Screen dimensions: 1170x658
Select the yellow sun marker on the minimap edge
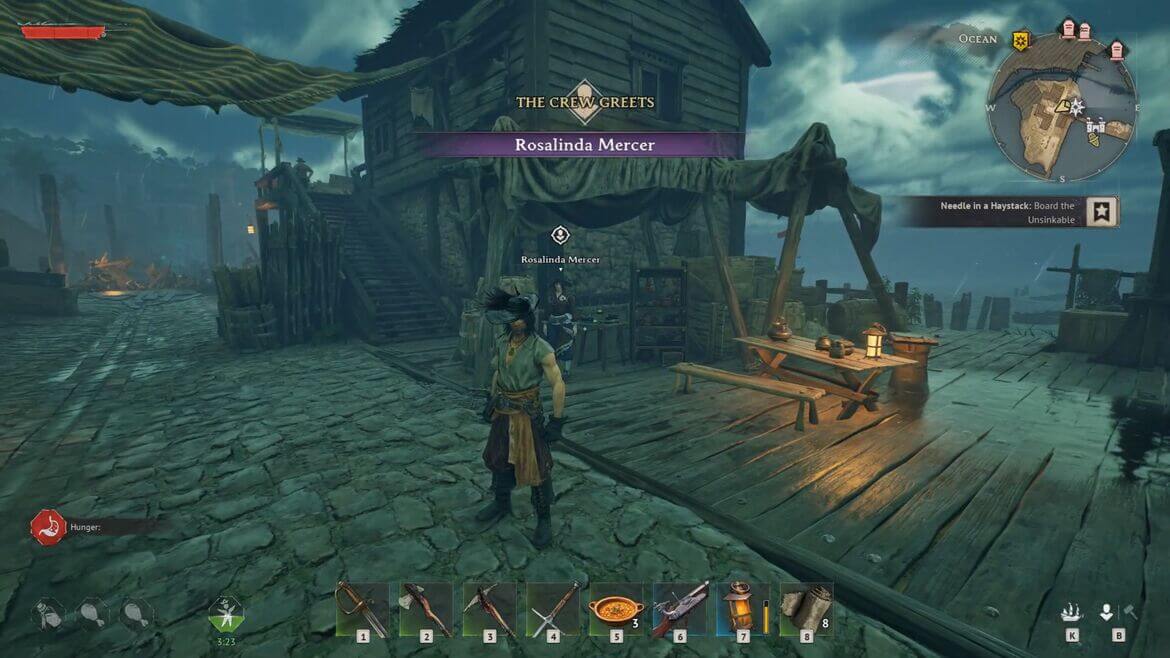tap(1020, 40)
